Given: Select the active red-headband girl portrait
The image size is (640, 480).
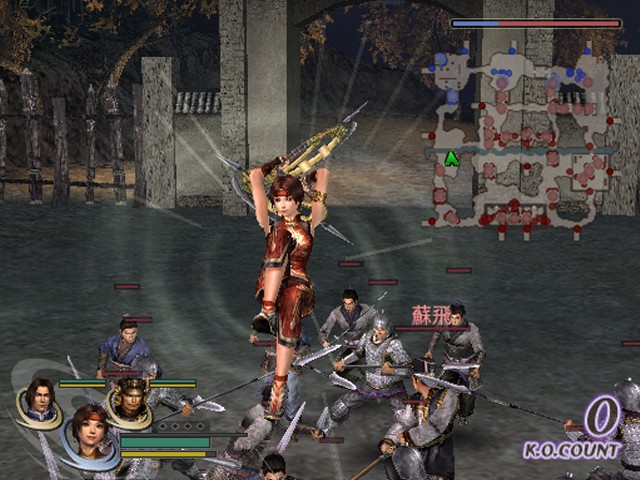Looking at the screenshot, I should 89,433.
